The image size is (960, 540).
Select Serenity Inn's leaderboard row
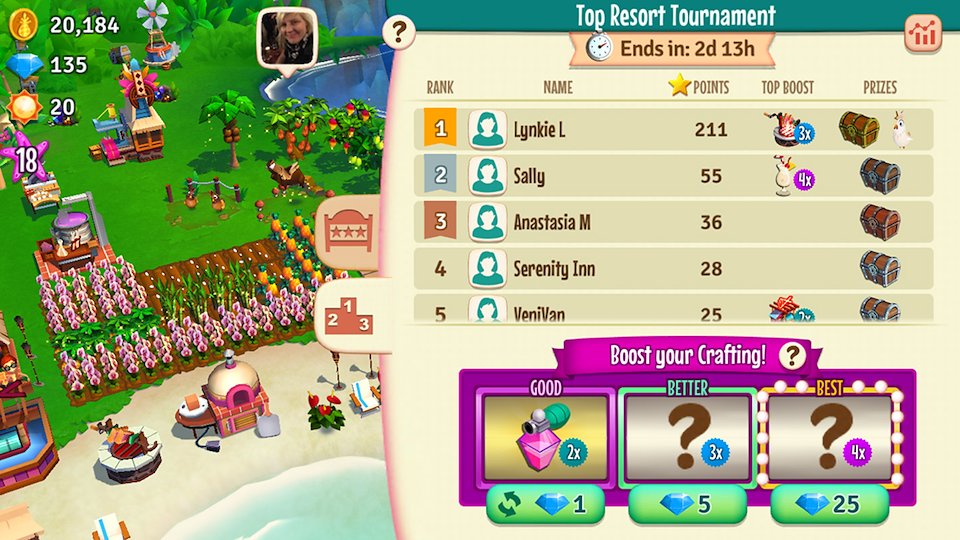(x=673, y=268)
